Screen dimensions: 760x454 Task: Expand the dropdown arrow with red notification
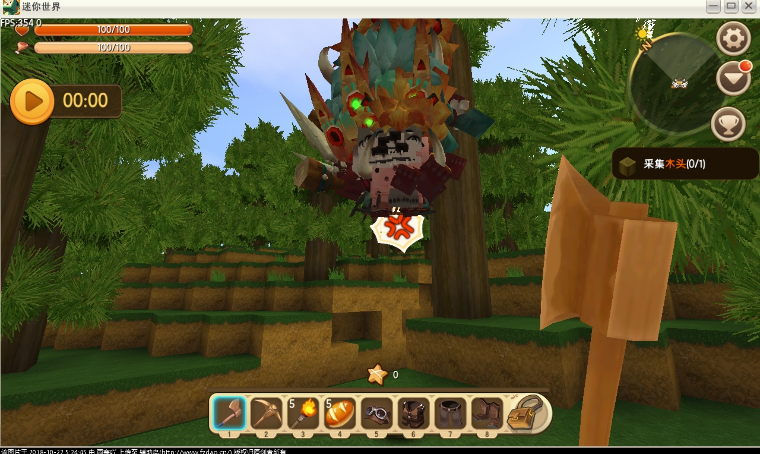pyautogui.click(x=733, y=80)
